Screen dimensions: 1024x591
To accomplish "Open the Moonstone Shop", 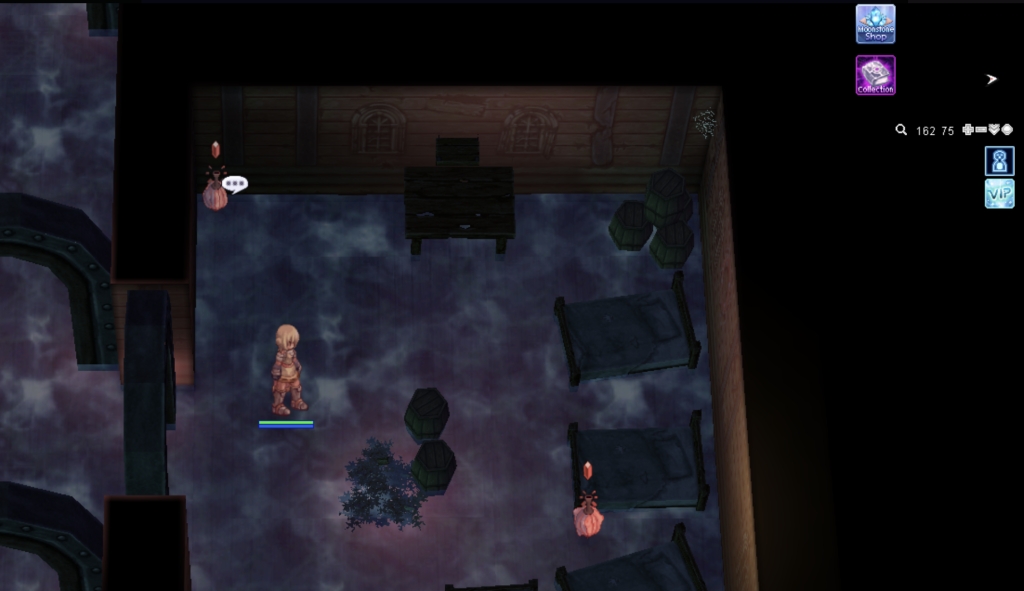I will [875, 24].
